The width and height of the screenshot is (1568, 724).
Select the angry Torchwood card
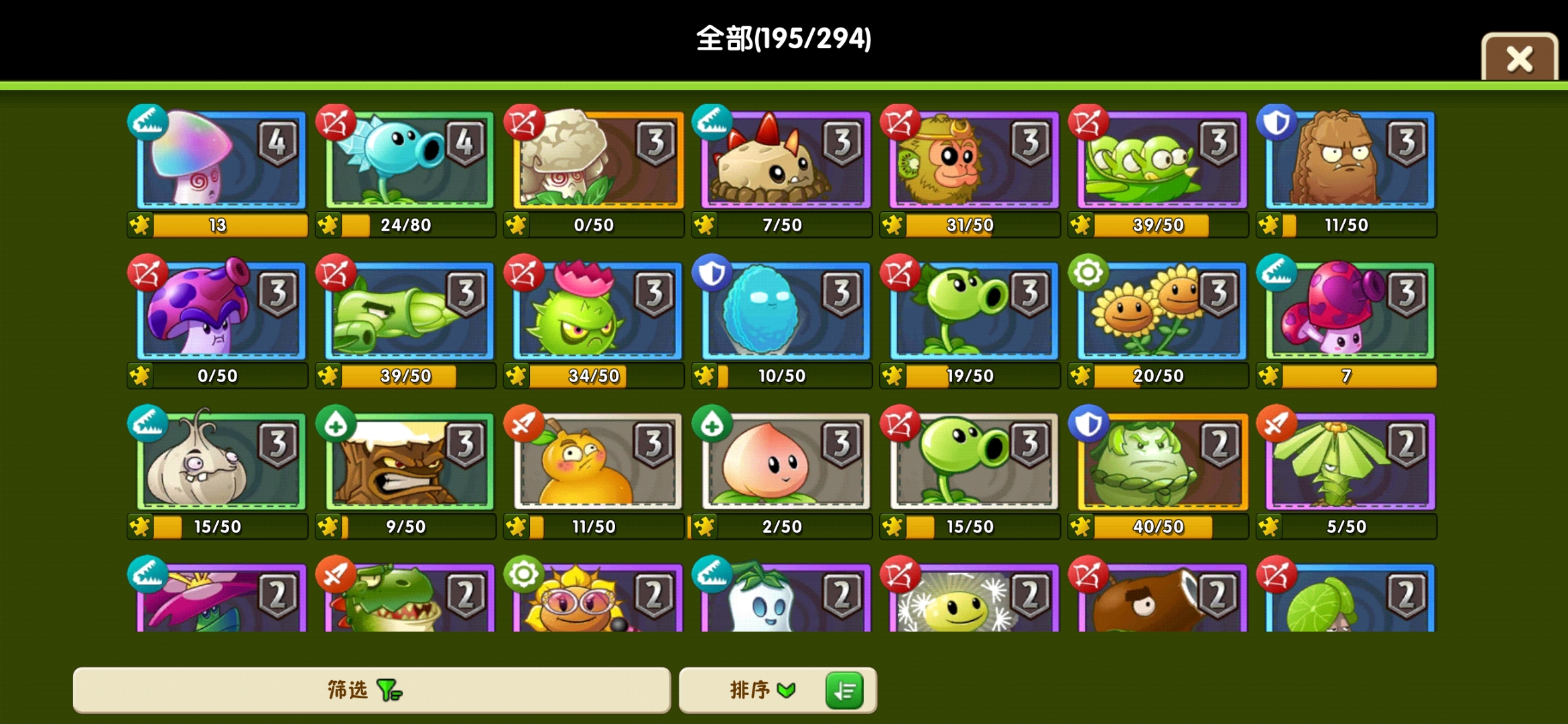pyautogui.click(x=405, y=463)
